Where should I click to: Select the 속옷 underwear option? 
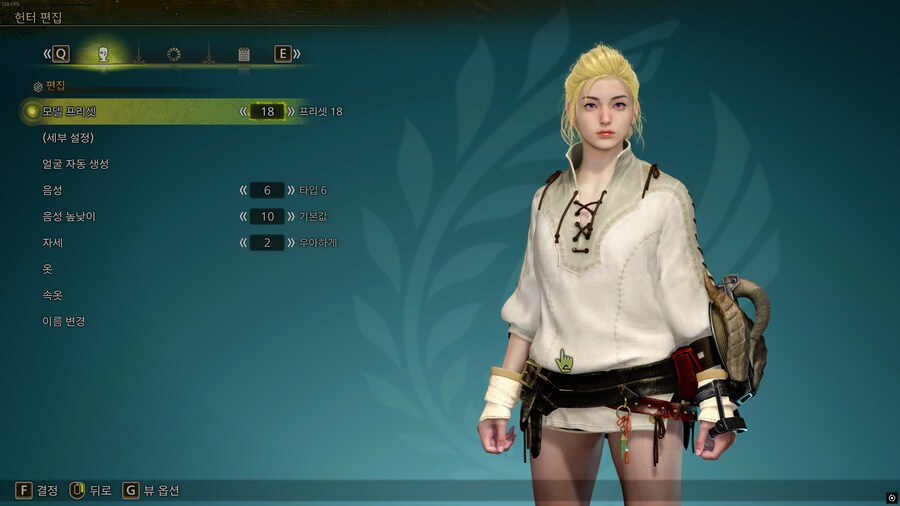[x=52, y=295]
